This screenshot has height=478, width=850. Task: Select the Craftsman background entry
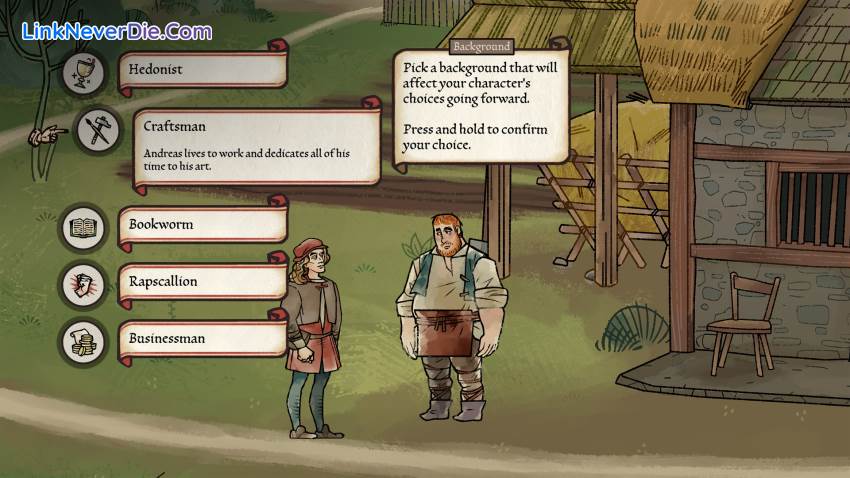click(250, 146)
